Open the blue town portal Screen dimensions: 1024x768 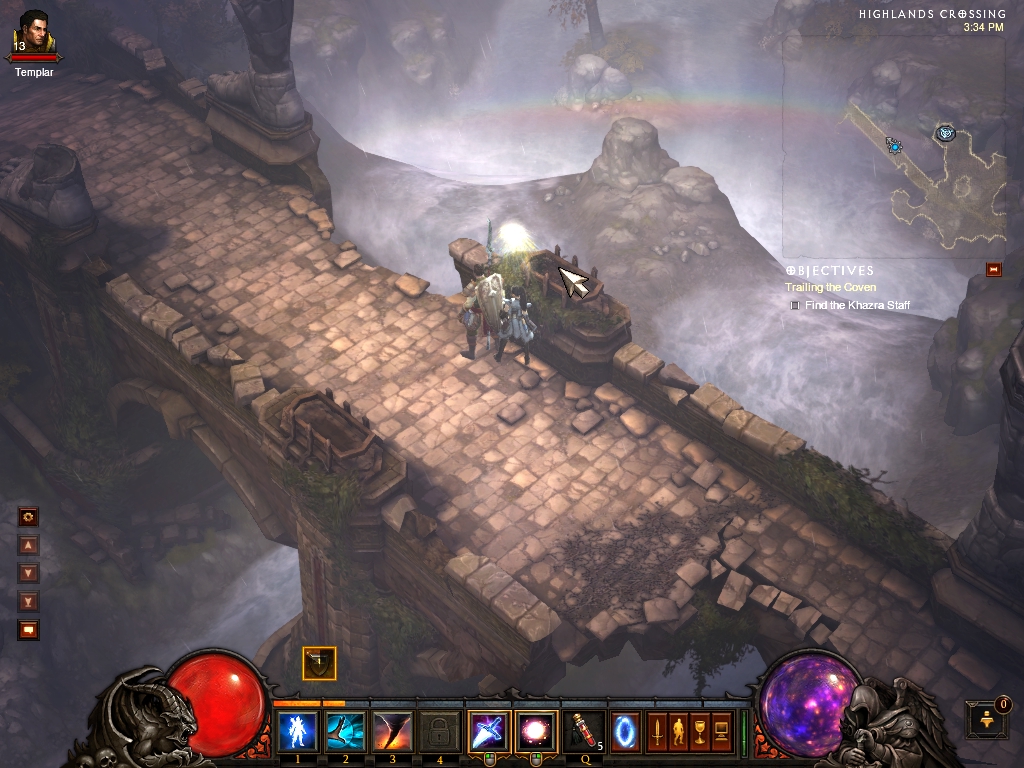coord(624,730)
